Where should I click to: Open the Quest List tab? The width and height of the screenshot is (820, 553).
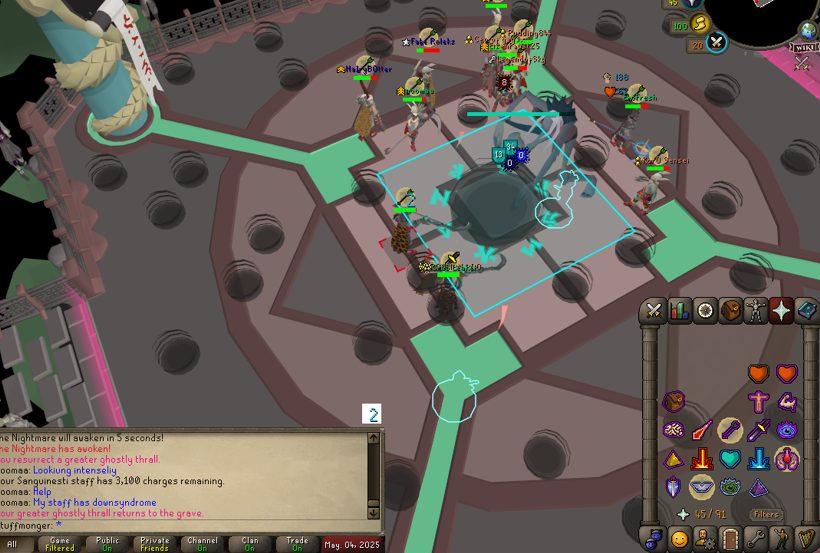tap(705, 310)
